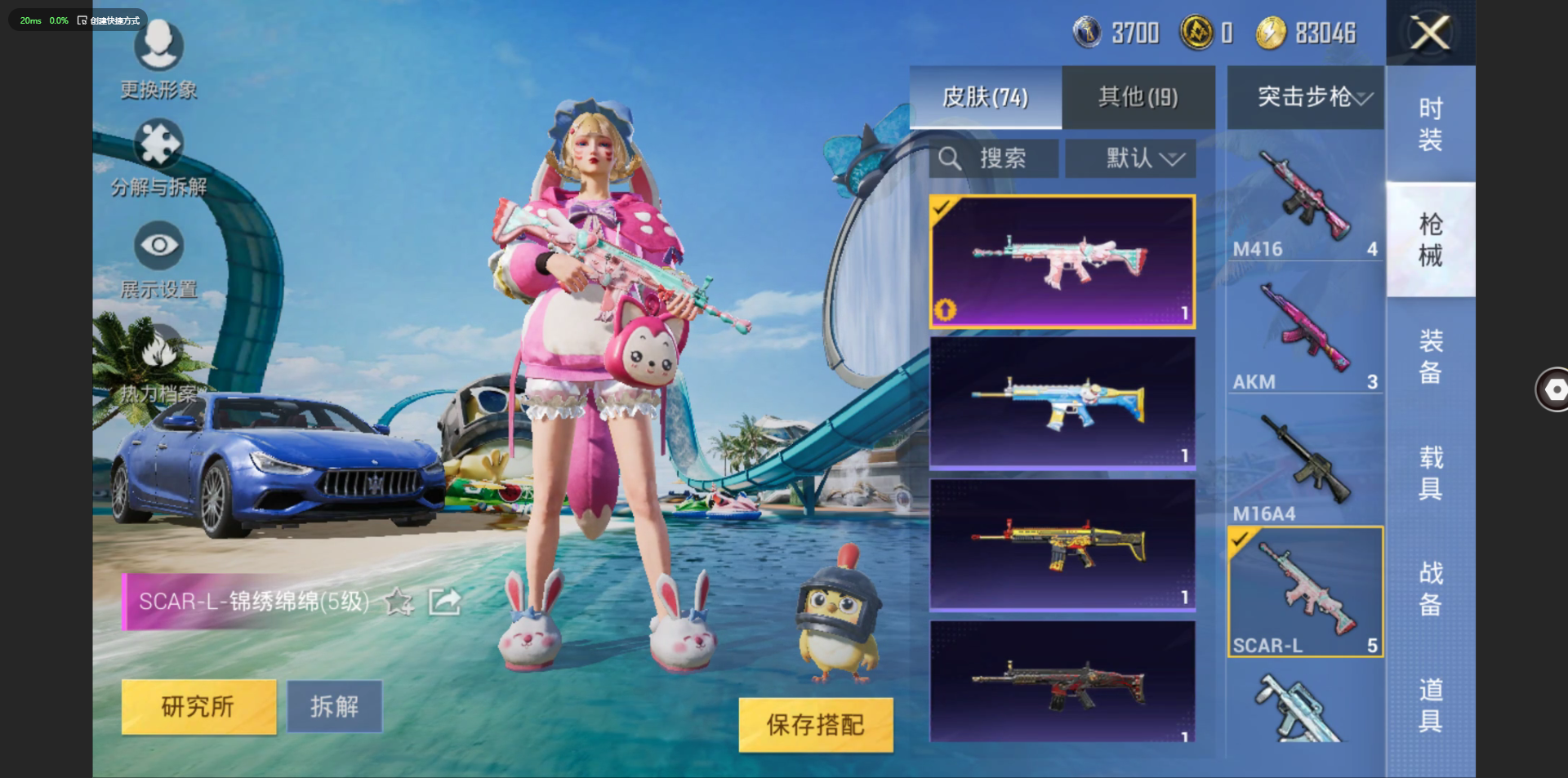Pick the red and gold SCAR-L skin

pyautogui.click(x=1062, y=545)
